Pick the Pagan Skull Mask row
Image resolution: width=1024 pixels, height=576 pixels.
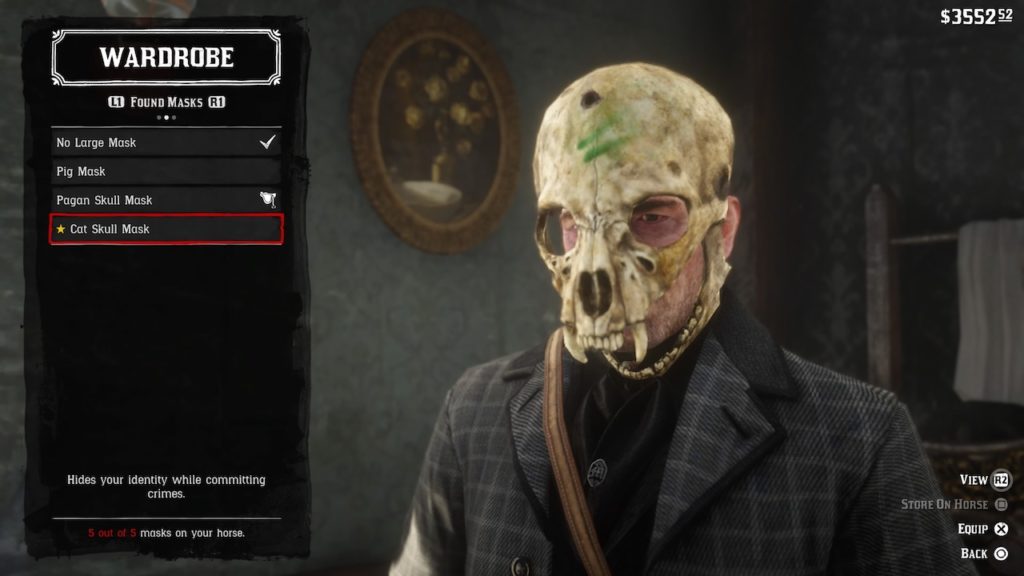tap(166, 200)
